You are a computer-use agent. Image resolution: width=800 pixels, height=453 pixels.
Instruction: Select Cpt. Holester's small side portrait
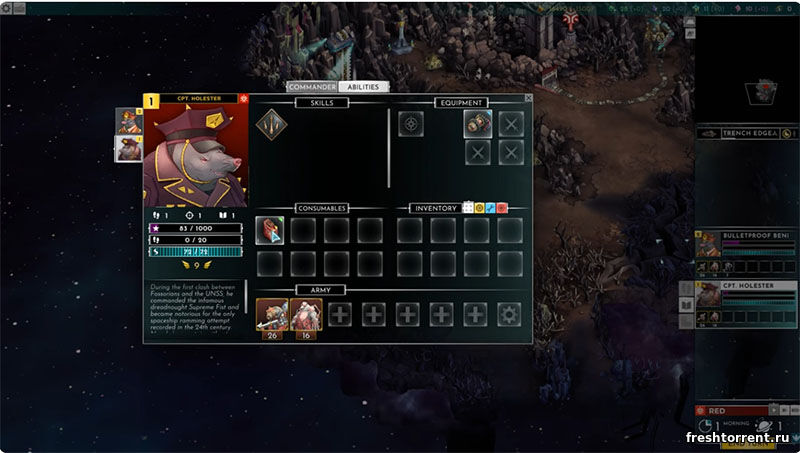(128, 148)
